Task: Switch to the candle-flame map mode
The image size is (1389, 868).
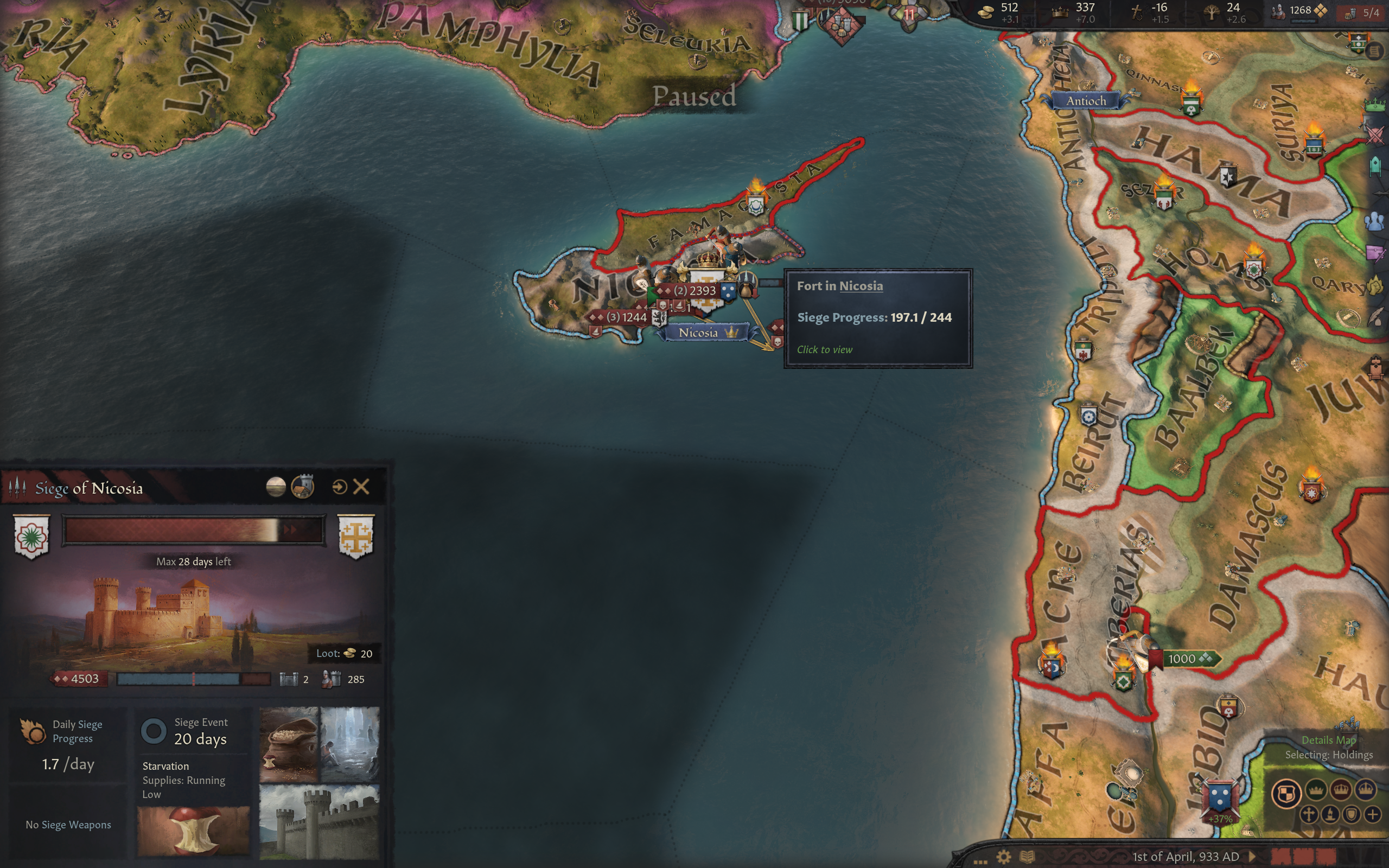Action: pyautogui.click(x=1330, y=814)
